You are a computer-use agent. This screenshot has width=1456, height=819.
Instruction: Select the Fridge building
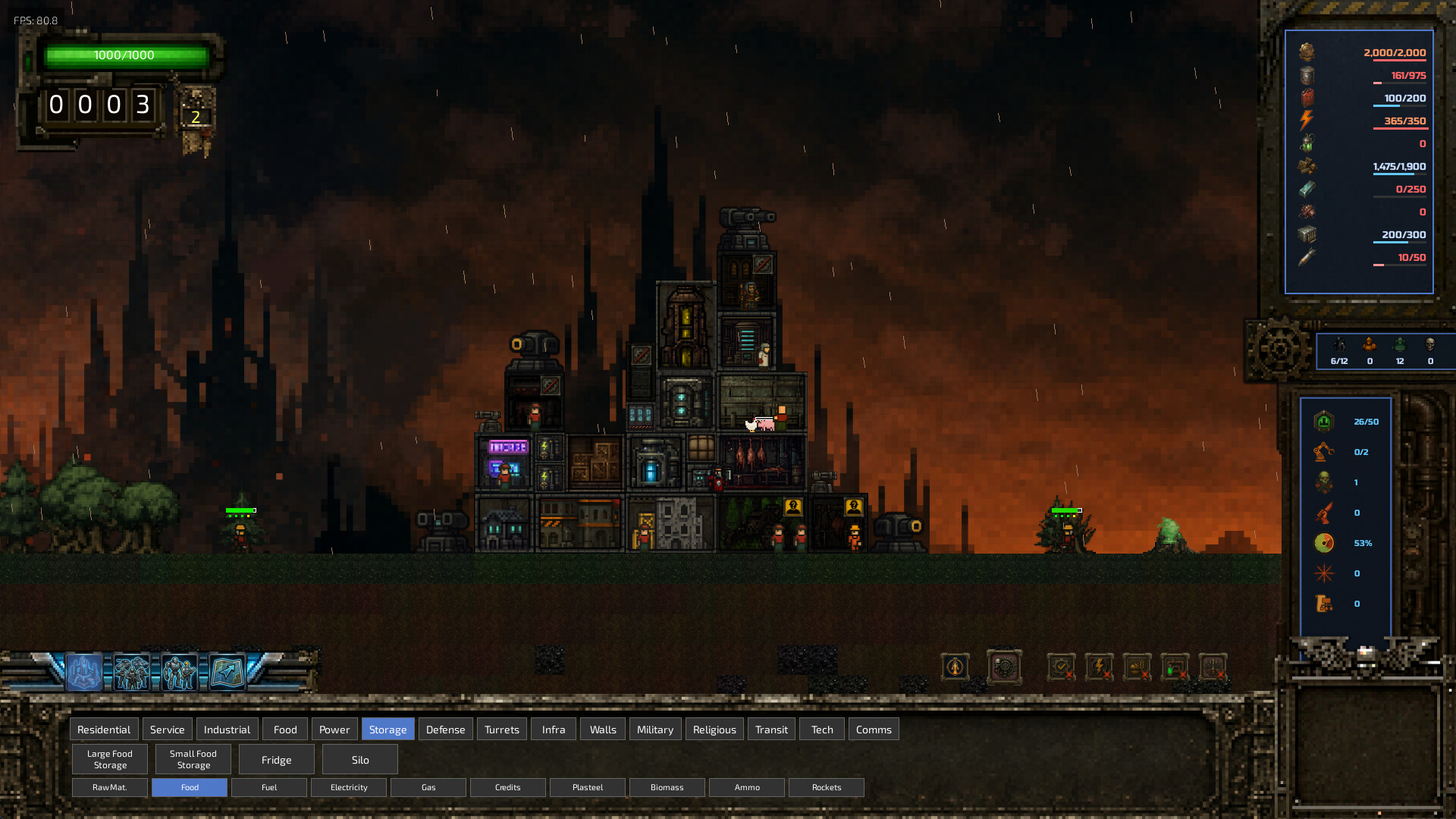[276, 759]
